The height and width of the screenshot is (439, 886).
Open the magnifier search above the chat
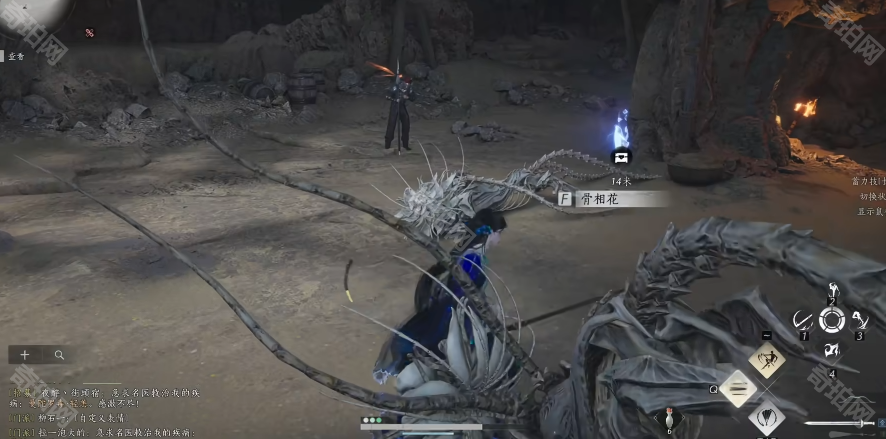59,355
